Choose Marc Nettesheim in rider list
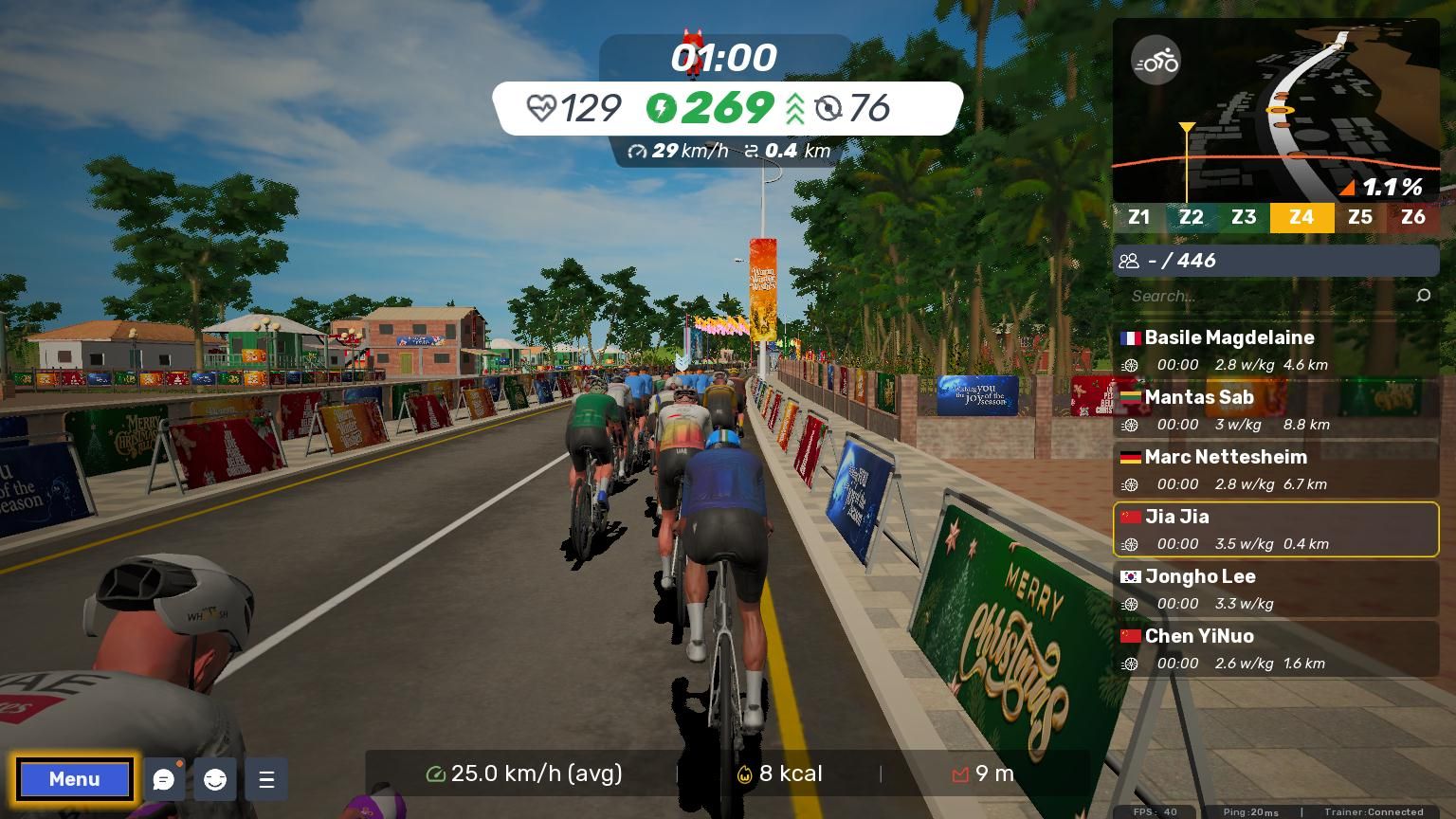The height and width of the screenshot is (819, 1456). (1276, 469)
